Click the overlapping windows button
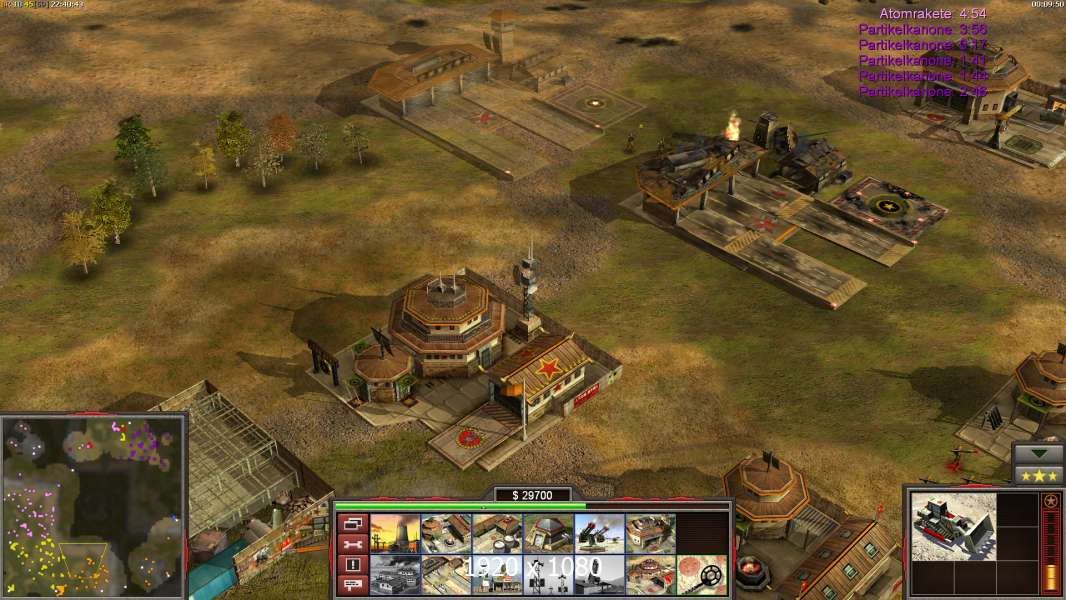This screenshot has height=600, width=1066. (x=352, y=523)
